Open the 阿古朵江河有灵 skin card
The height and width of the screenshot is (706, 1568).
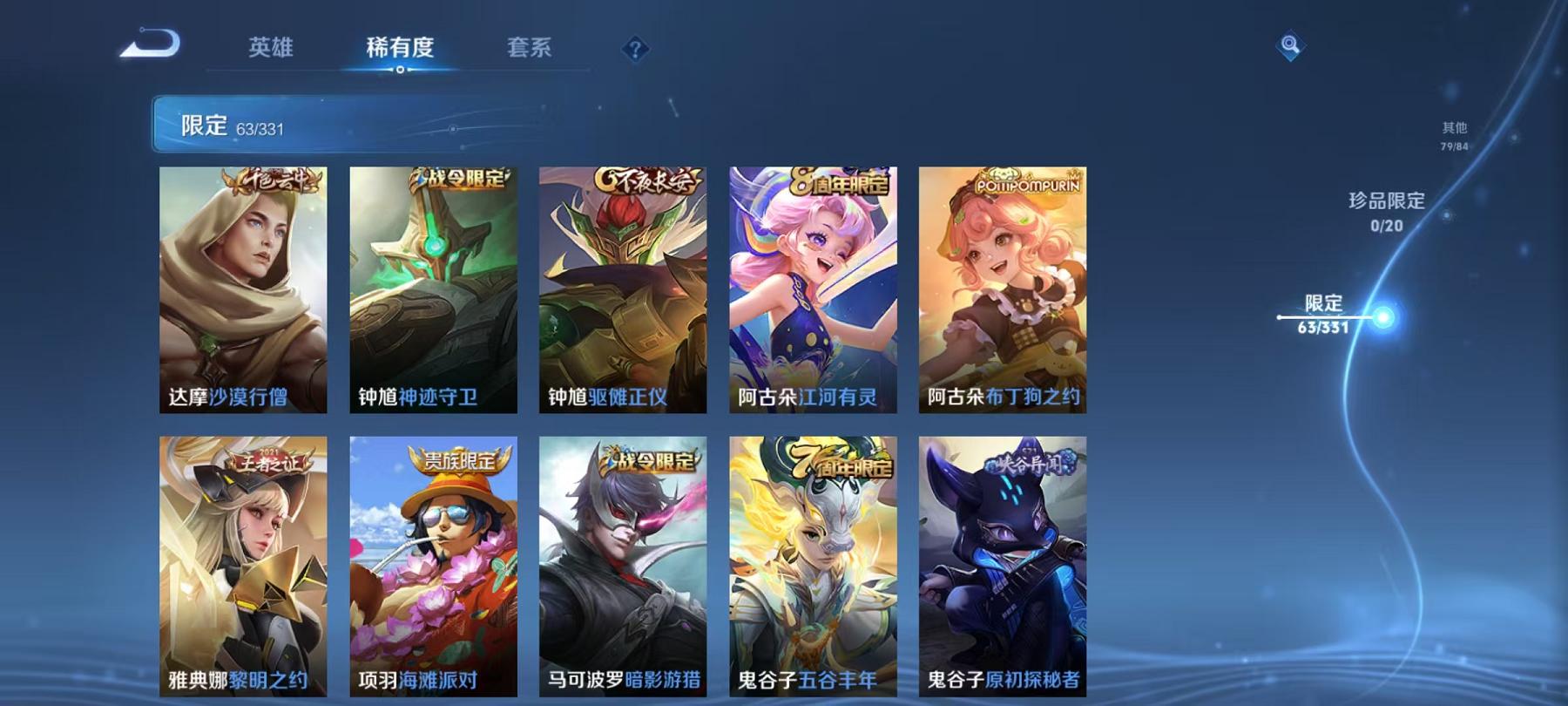point(814,288)
